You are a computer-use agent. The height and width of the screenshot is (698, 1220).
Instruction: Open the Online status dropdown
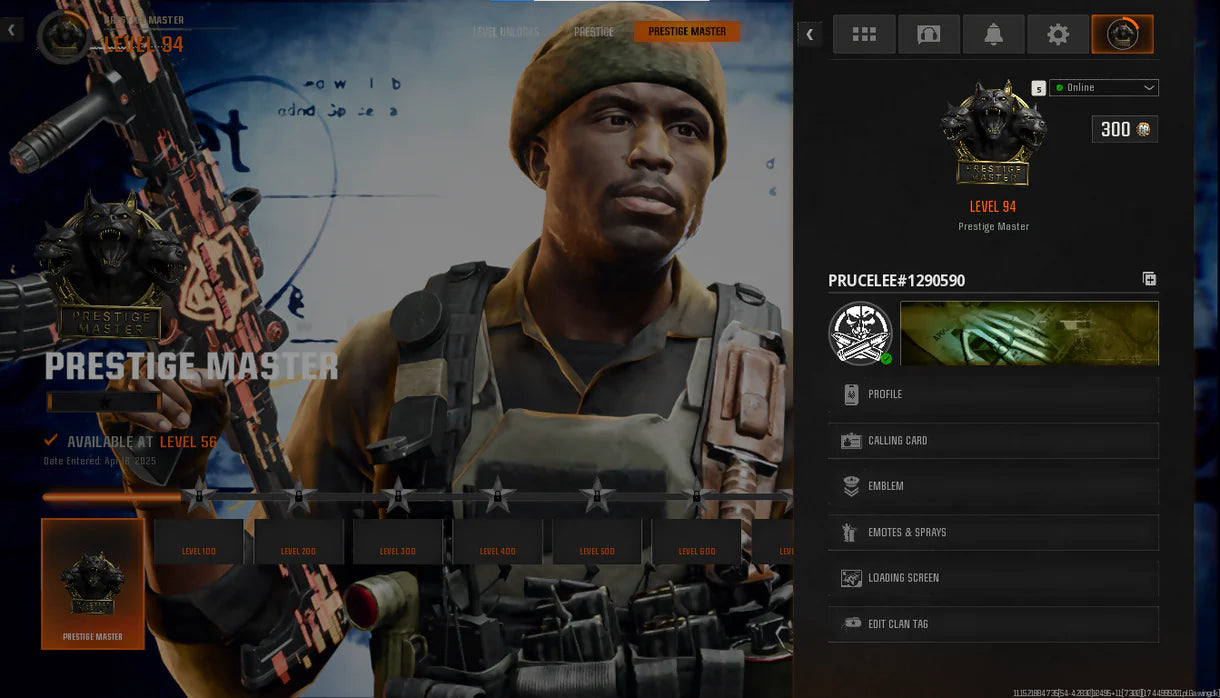[x=1104, y=88]
